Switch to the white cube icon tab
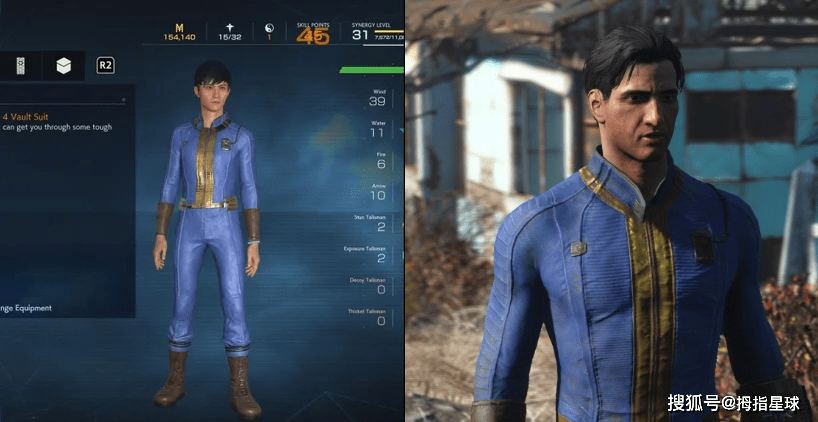This screenshot has width=818, height=422. pyautogui.click(x=64, y=66)
